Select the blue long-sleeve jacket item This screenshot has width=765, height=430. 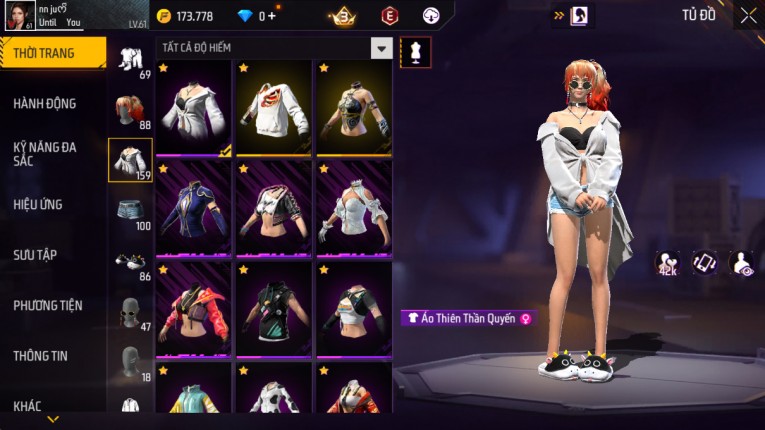[194, 209]
